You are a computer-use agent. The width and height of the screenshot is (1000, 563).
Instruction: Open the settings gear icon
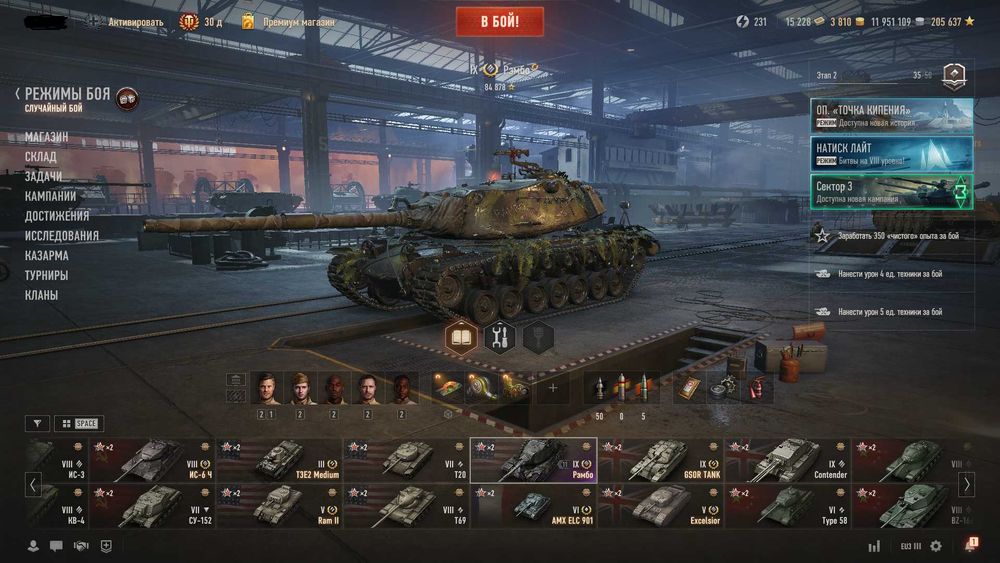[x=936, y=546]
